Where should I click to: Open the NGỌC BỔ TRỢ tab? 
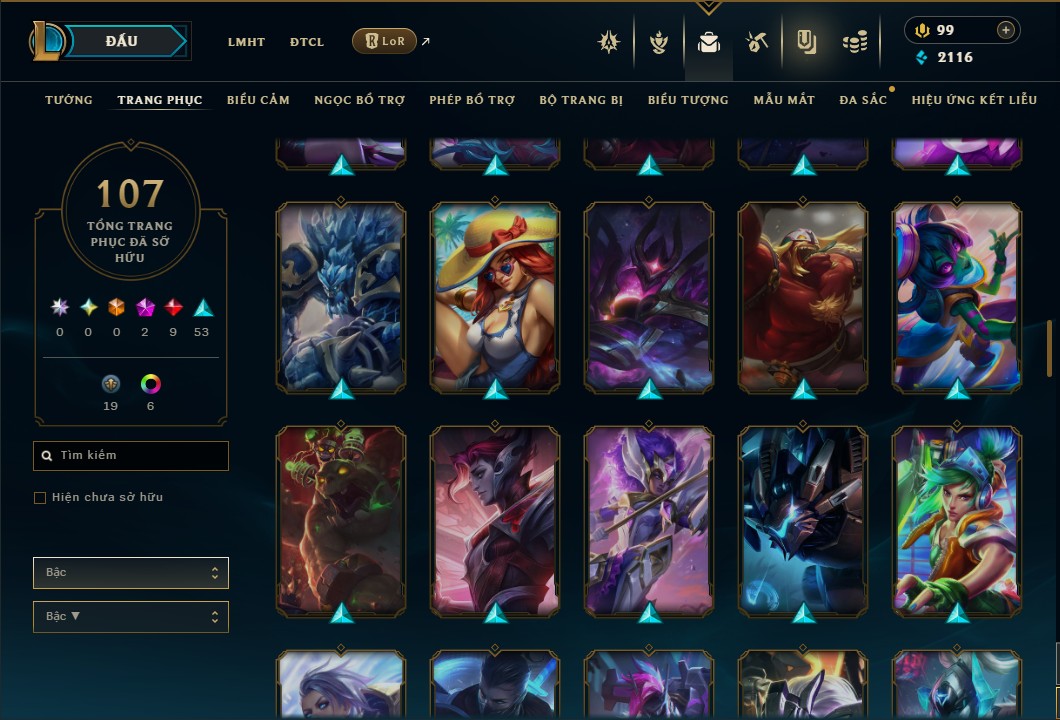pyautogui.click(x=359, y=100)
